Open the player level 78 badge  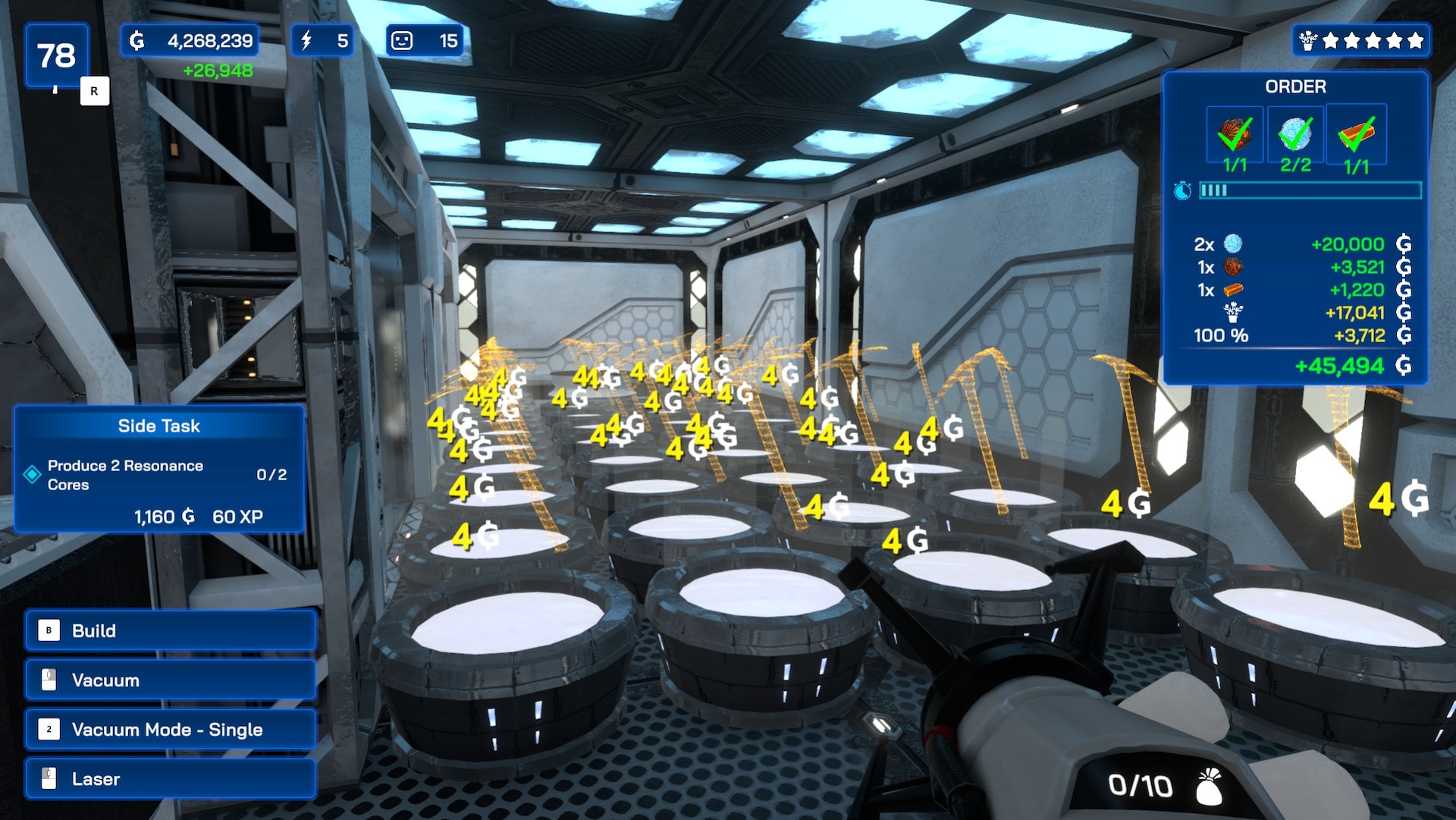coord(57,55)
